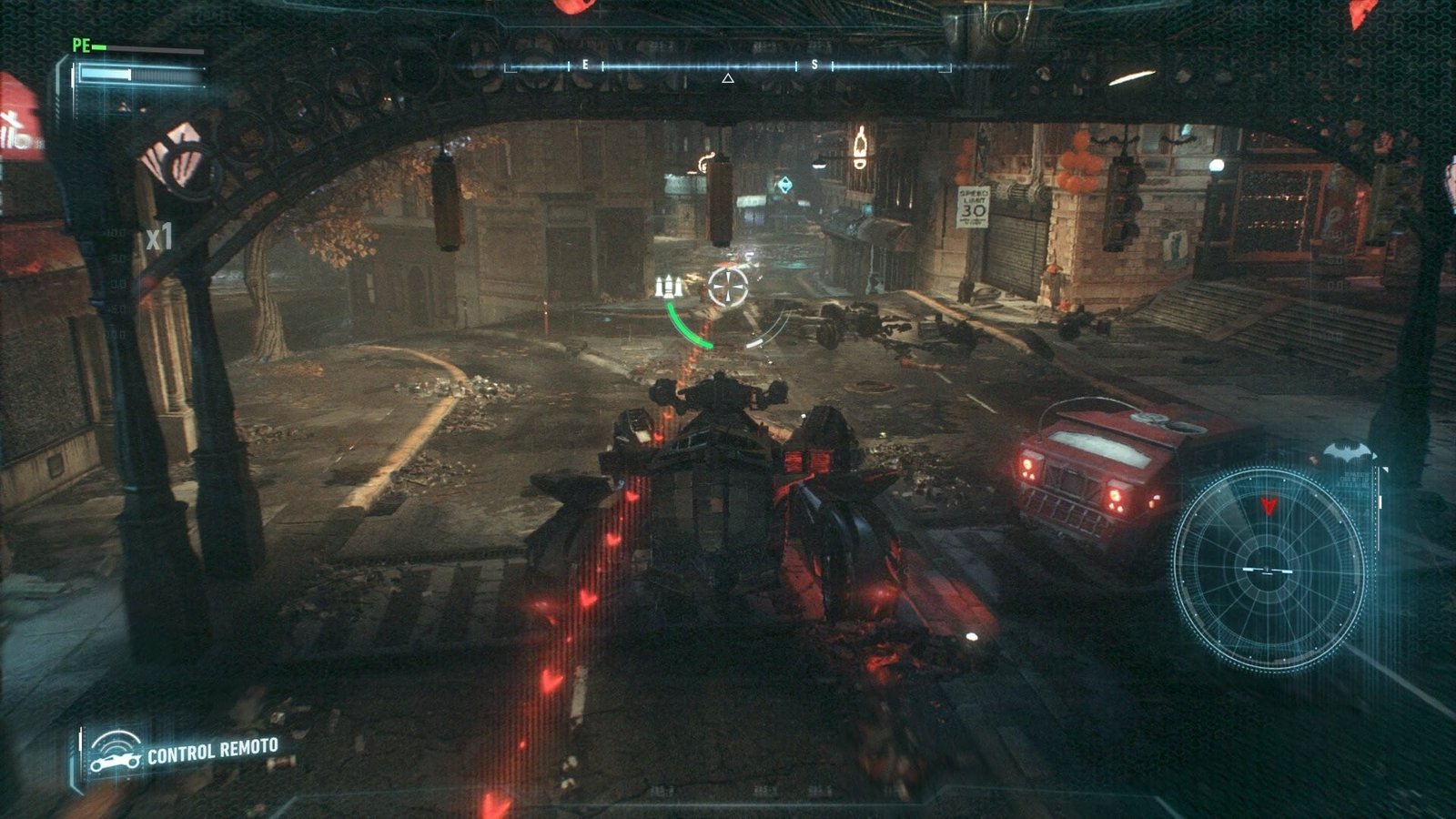Click the bat symbol above the radar
The height and width of the screenshot is (819, 1456).
click(x=1347, y=452)
